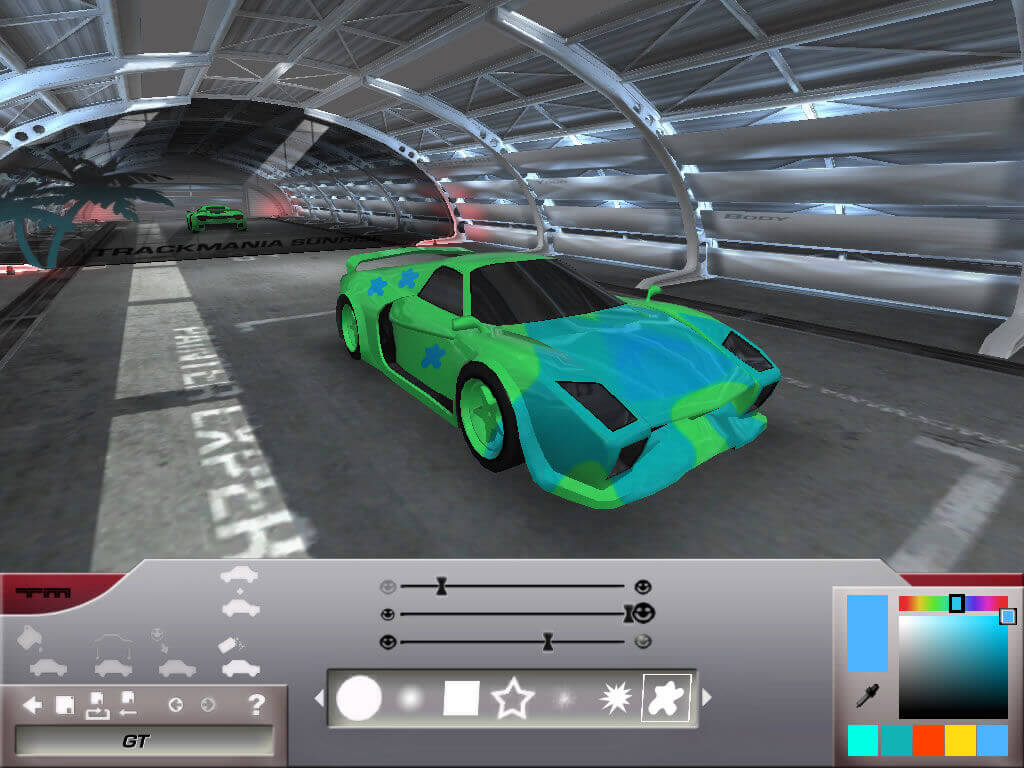Select the bright cyan preset swatch
The height and width of the screenshot is (768, 1024).
863,740
